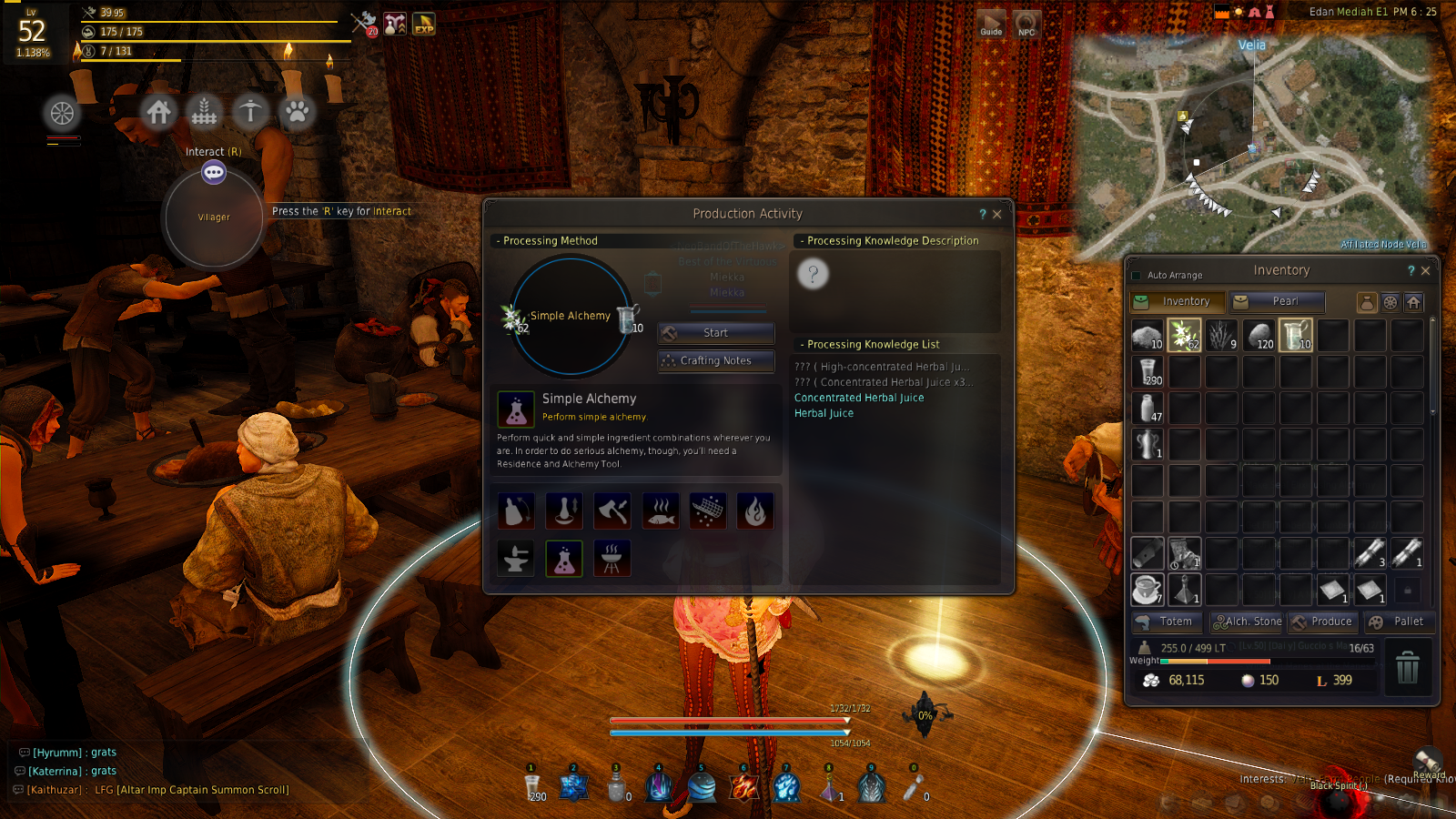Select Herbal Juice knowledge entry
1456x819 pixels.
[x=824, y=413]
